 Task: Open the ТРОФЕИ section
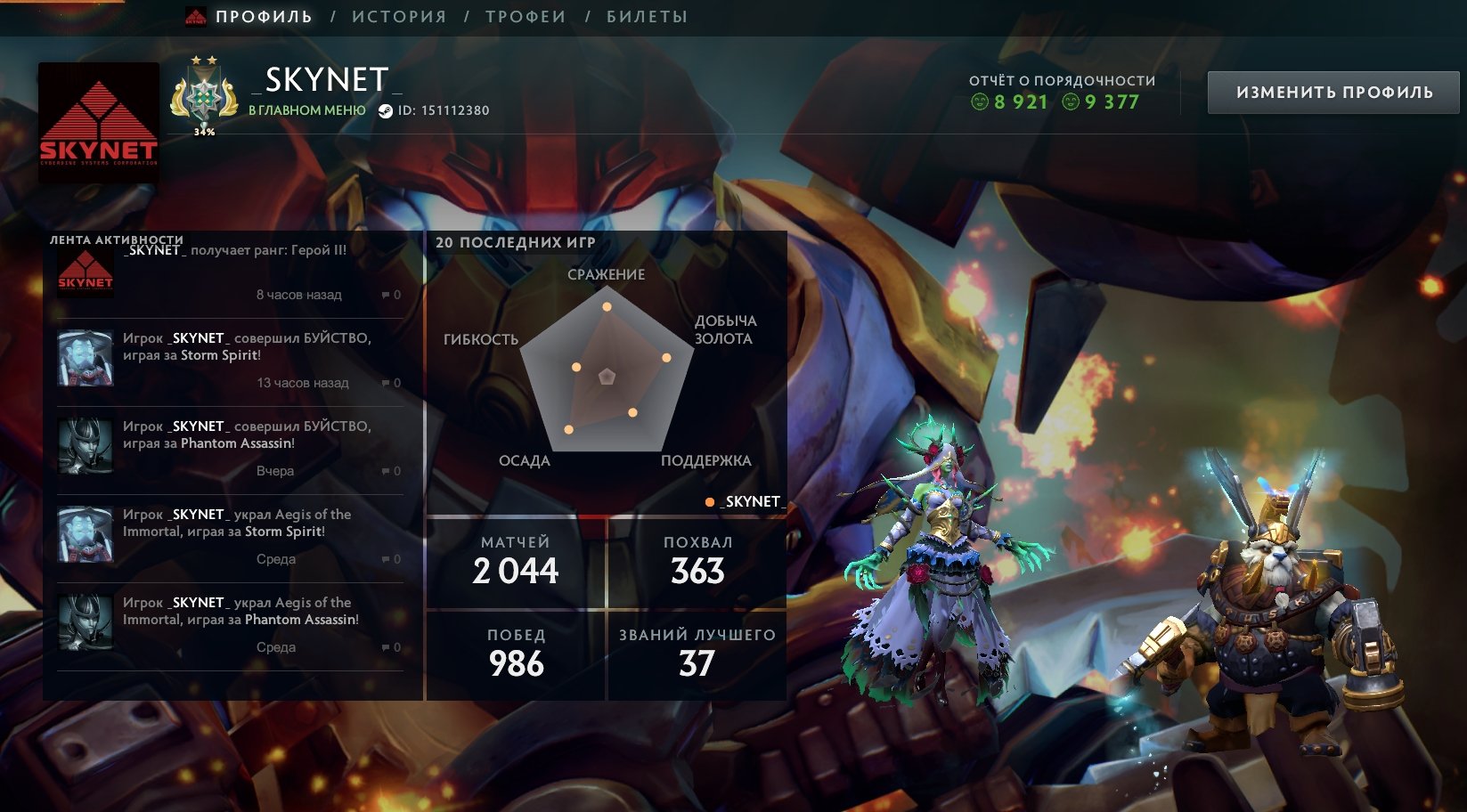[x=523, y=15]
